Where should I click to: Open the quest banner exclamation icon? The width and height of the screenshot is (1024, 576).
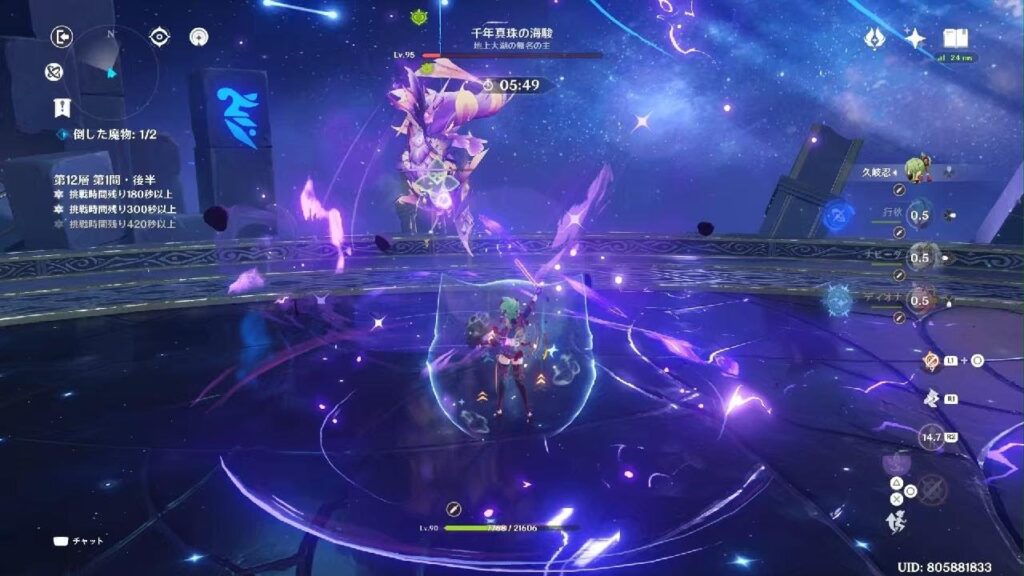[62, 109]
